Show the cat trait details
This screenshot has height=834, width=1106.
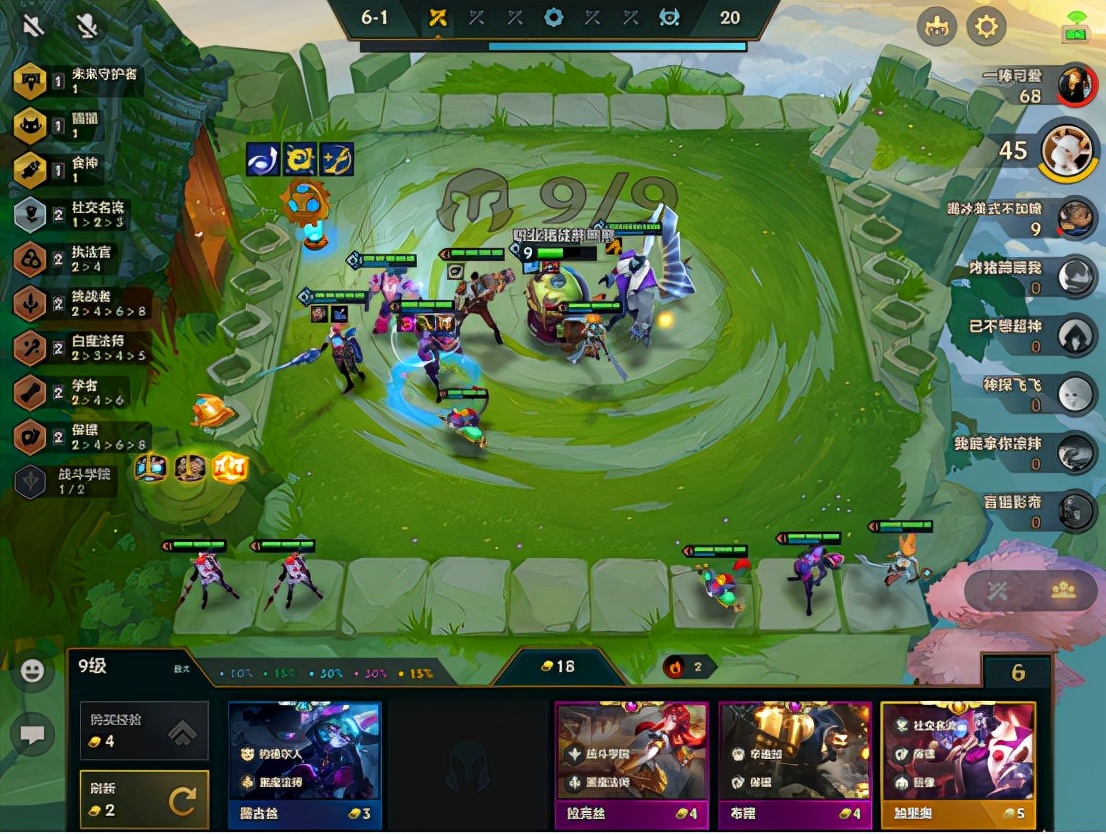point(30,125)
